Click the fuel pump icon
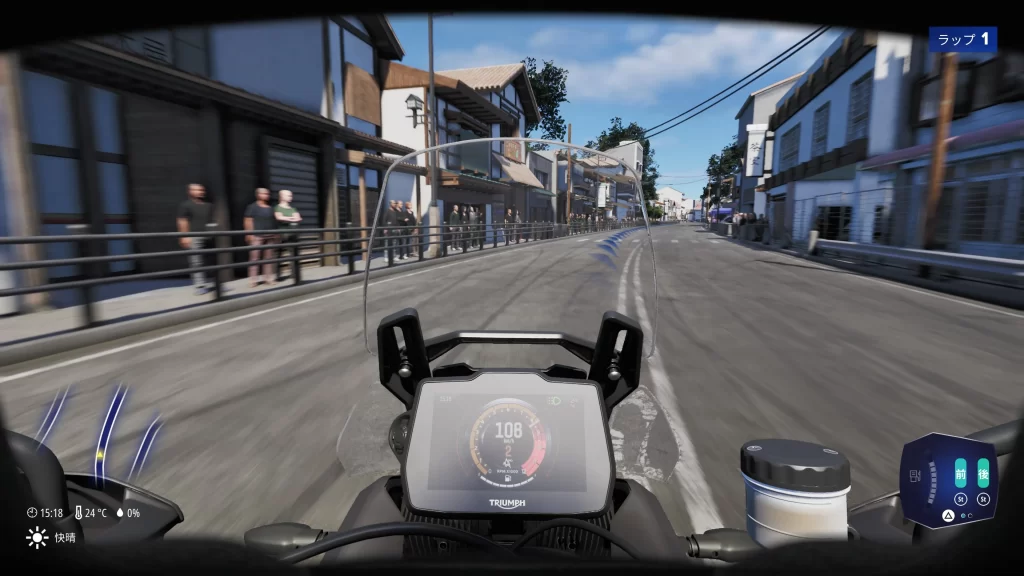Image resolution: width=1024 pixels, height=576 pixels. click(x=915, y=475)
